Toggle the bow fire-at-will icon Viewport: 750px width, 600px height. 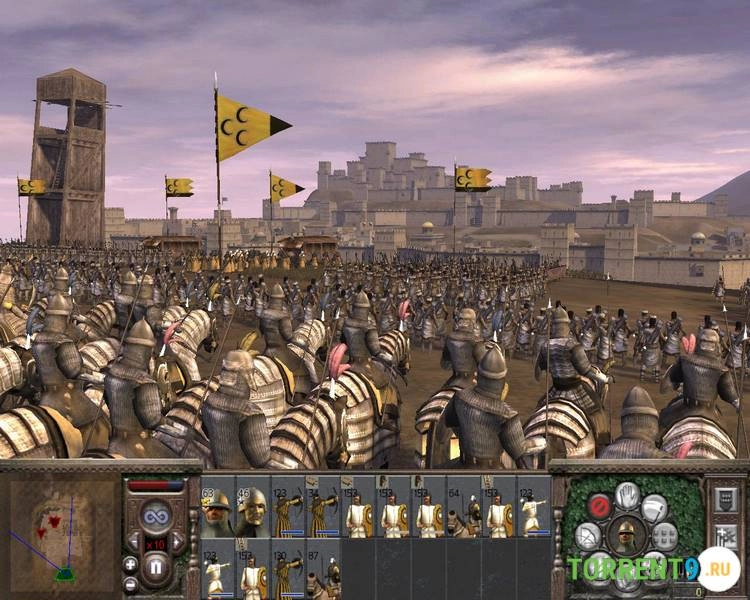[588, 535]
